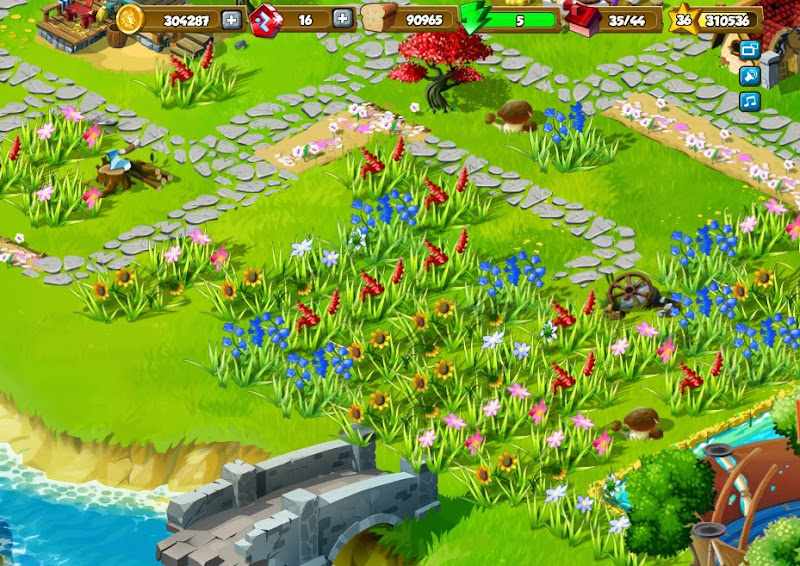
Task: Open the bread food supply icon
Action: pos(379,18)
